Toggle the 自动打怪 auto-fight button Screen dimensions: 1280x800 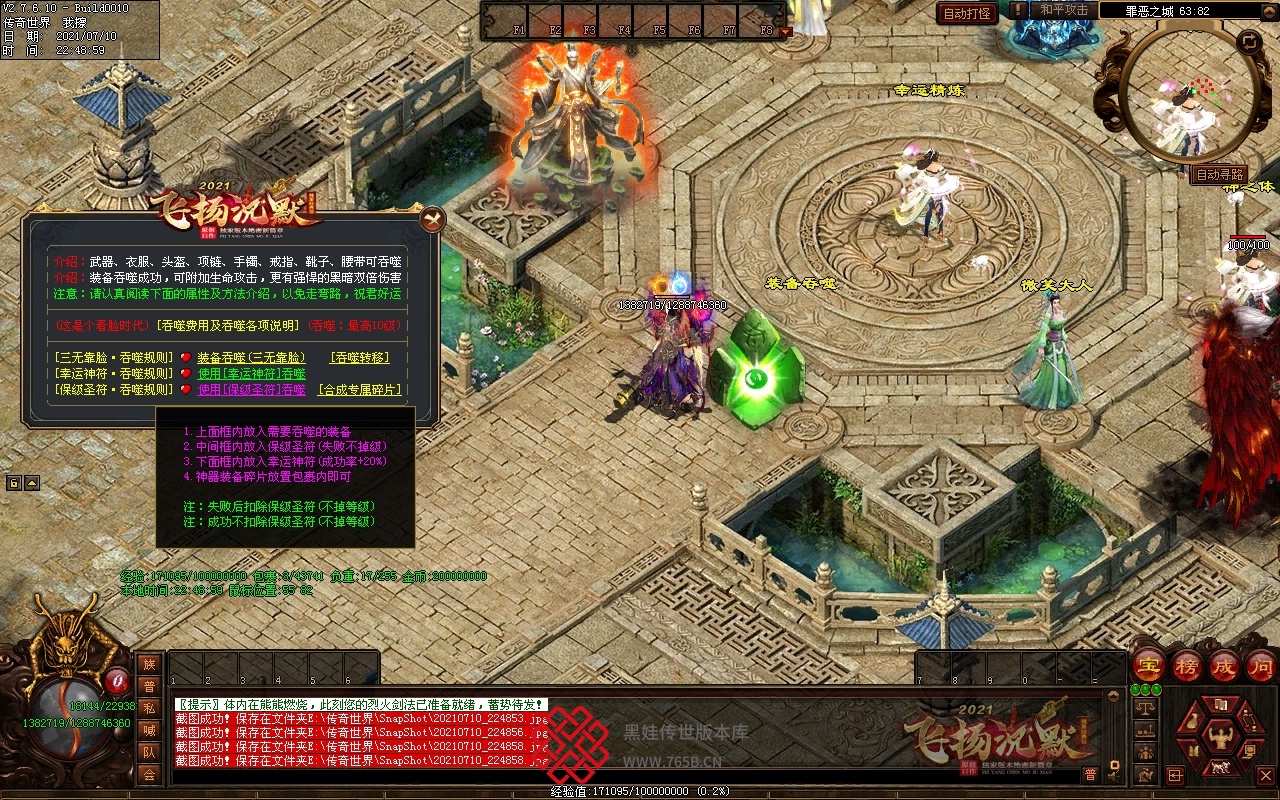967,13
